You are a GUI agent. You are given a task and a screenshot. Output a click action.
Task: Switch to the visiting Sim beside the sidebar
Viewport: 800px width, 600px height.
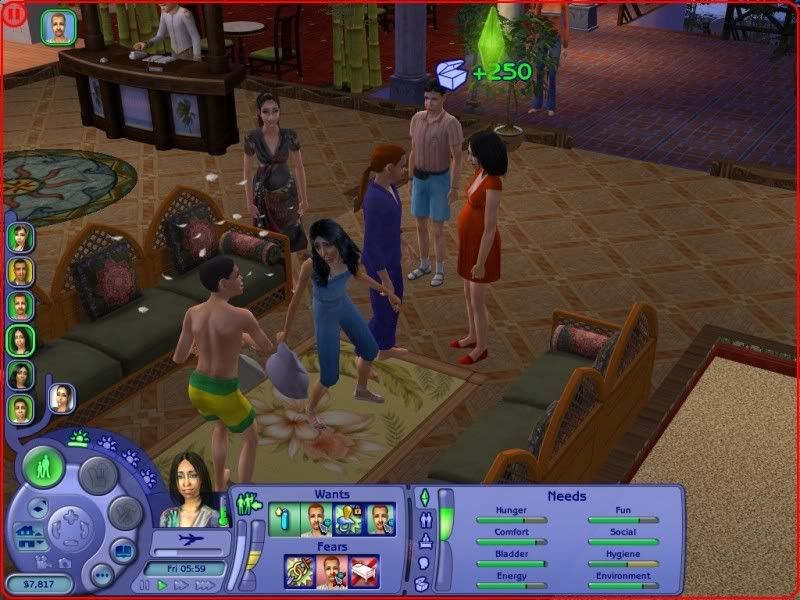(x=61, y=398)
